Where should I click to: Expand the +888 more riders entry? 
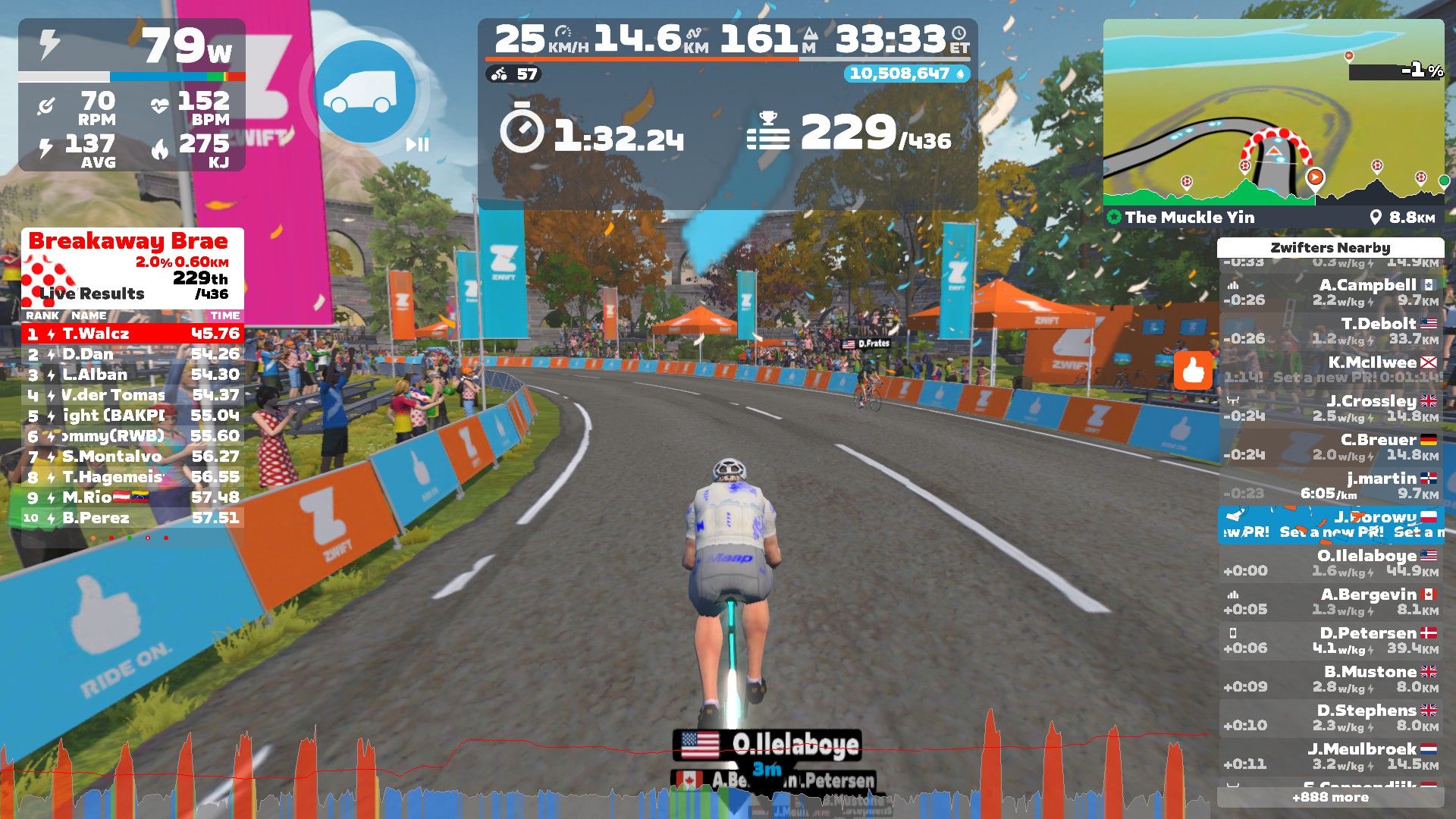point(1331,797)
